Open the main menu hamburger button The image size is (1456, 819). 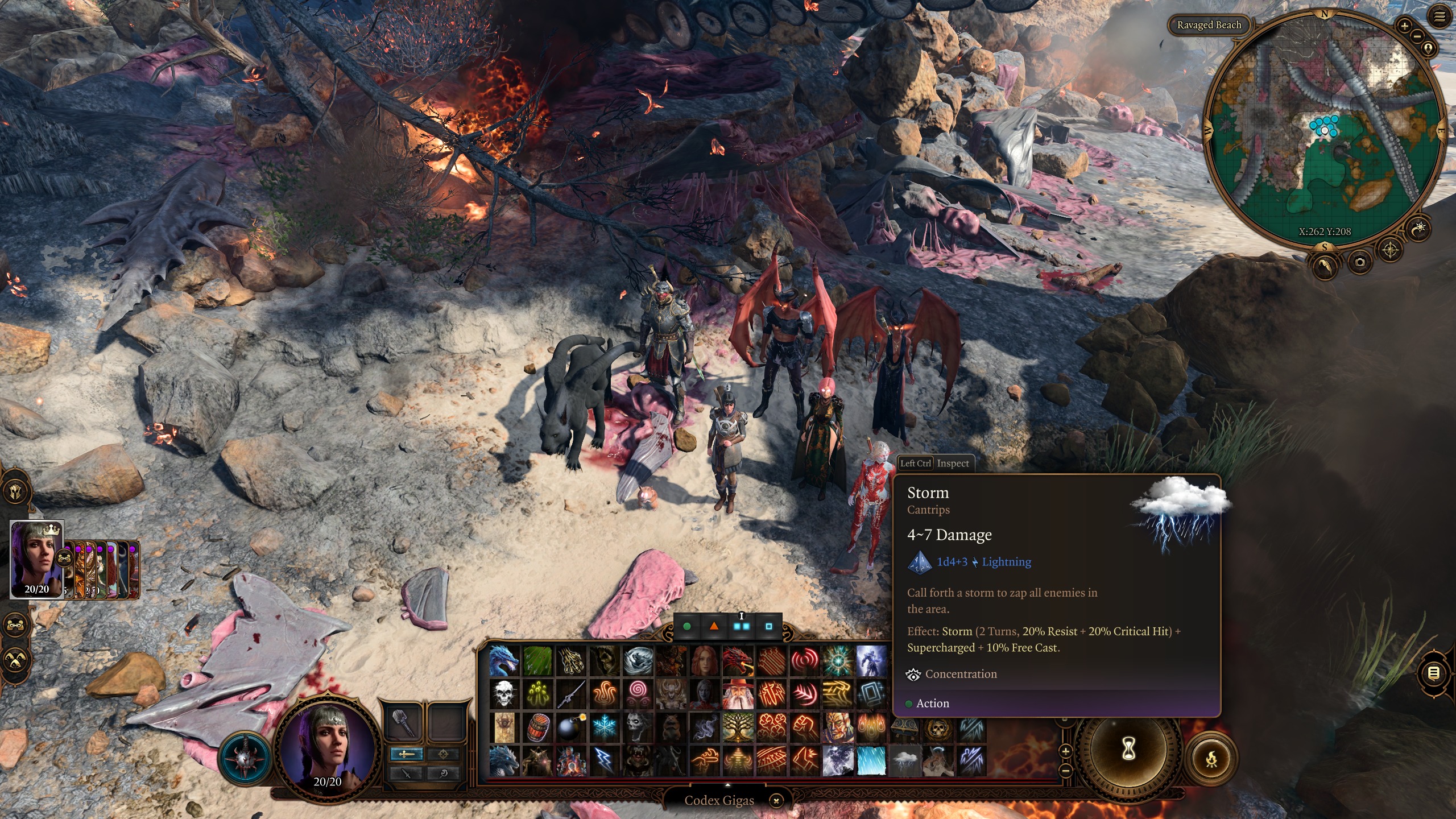[x=1440, y=16]
